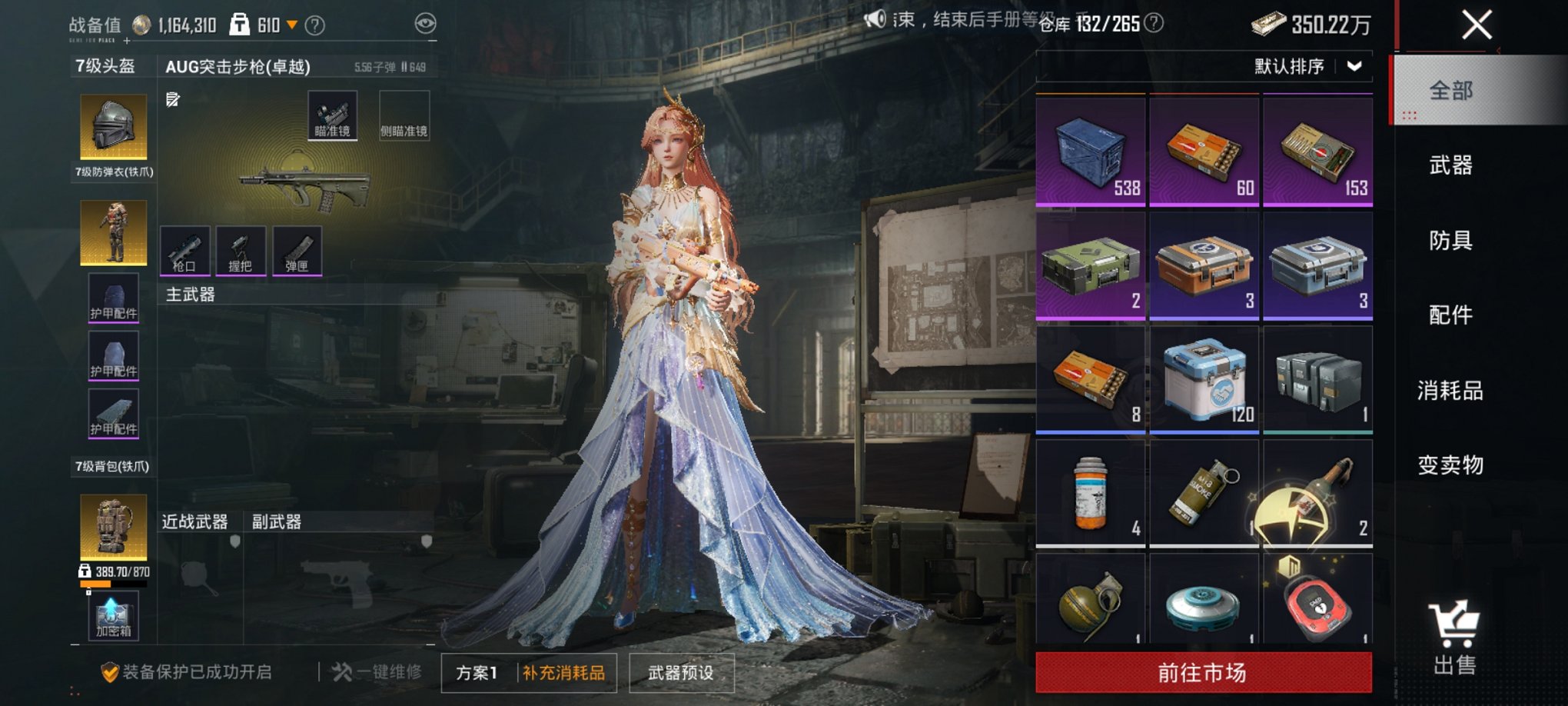The height and width of the screenshot is (706, 1568).
Task: Click the warehouse help question mark icon
Action: coord(1152,23)
